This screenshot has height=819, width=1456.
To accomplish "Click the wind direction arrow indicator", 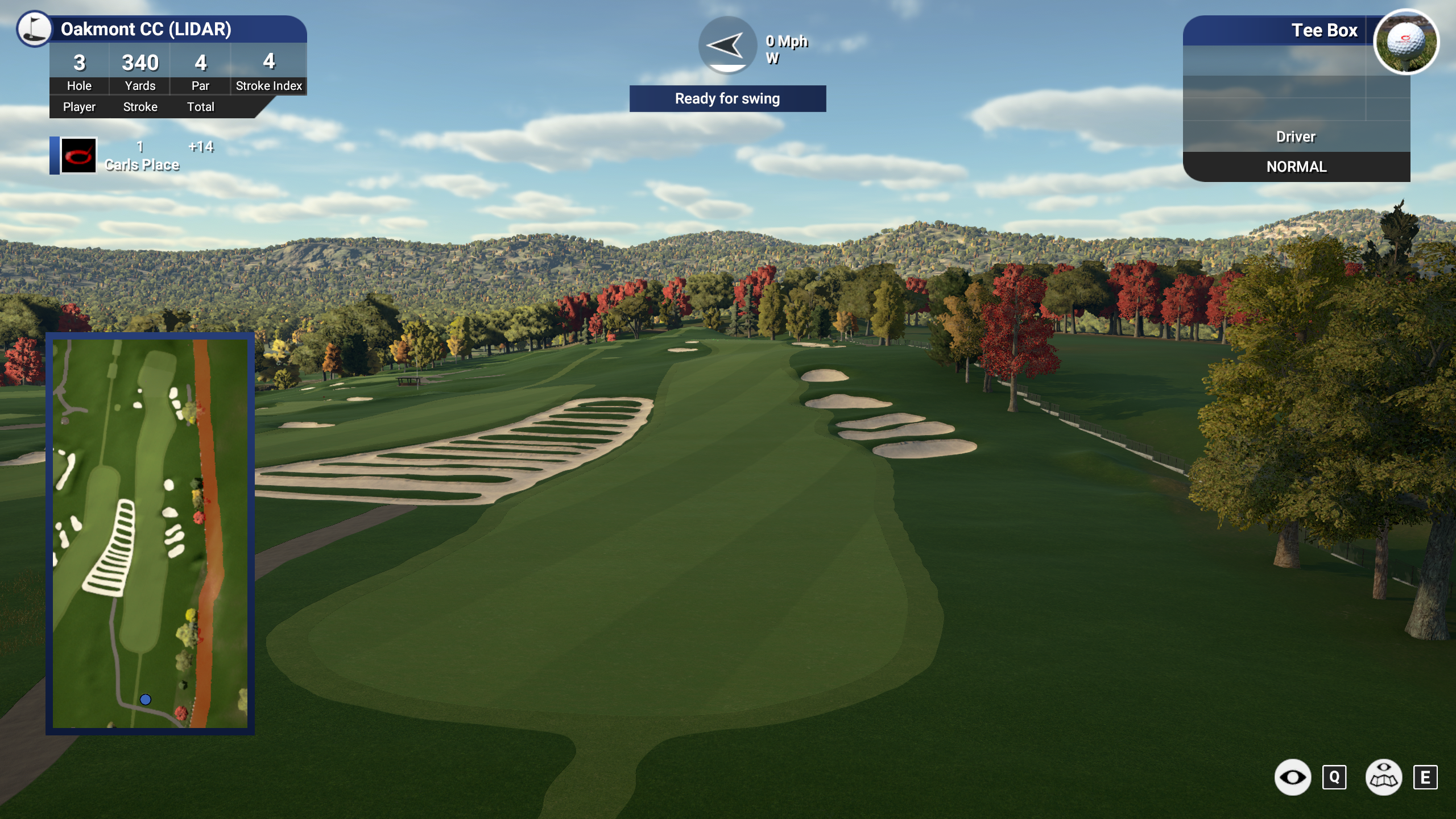I will (x=727, y=45).
